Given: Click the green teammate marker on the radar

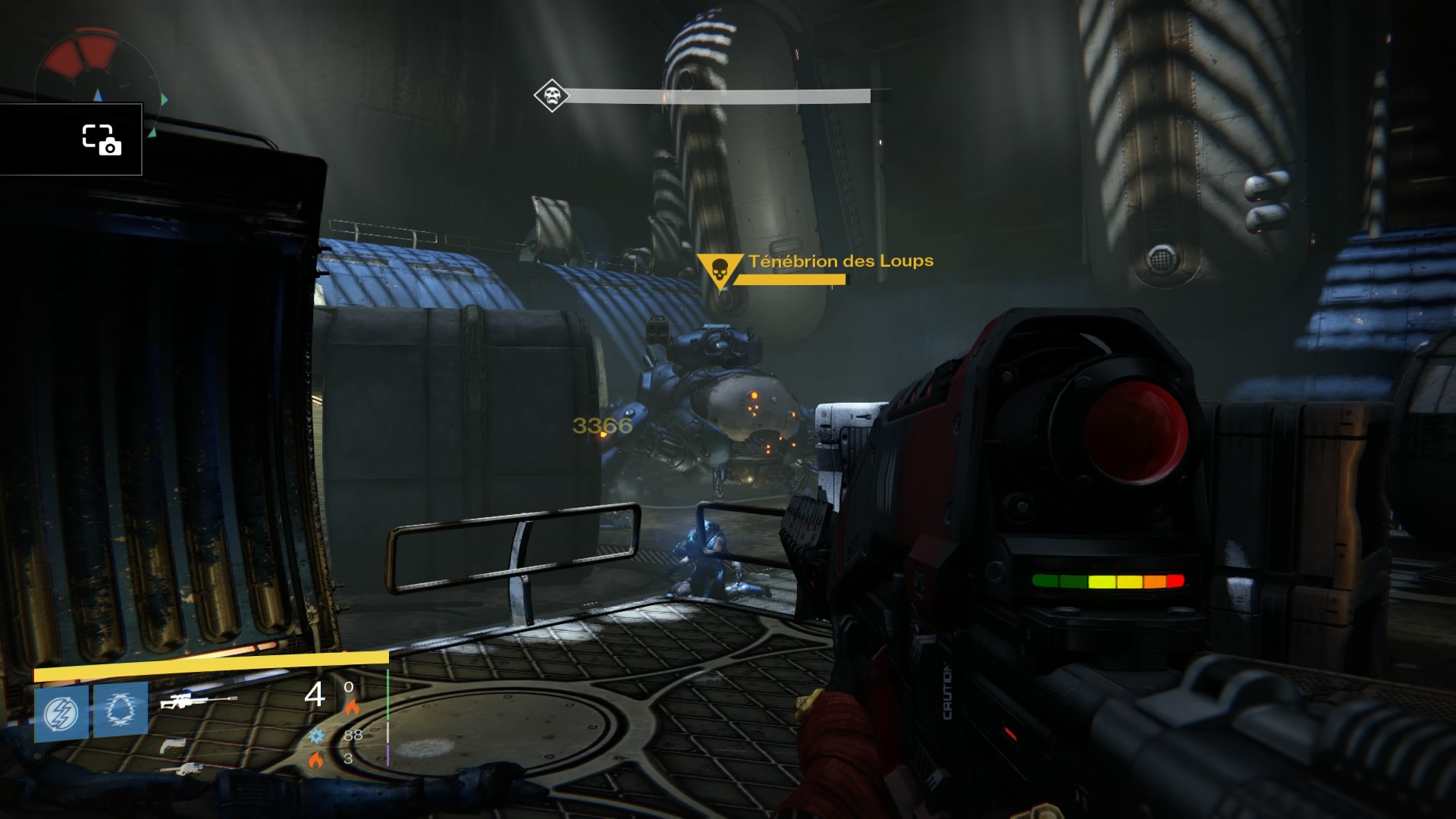Looking at the screenshot, I should pos(163,99).
